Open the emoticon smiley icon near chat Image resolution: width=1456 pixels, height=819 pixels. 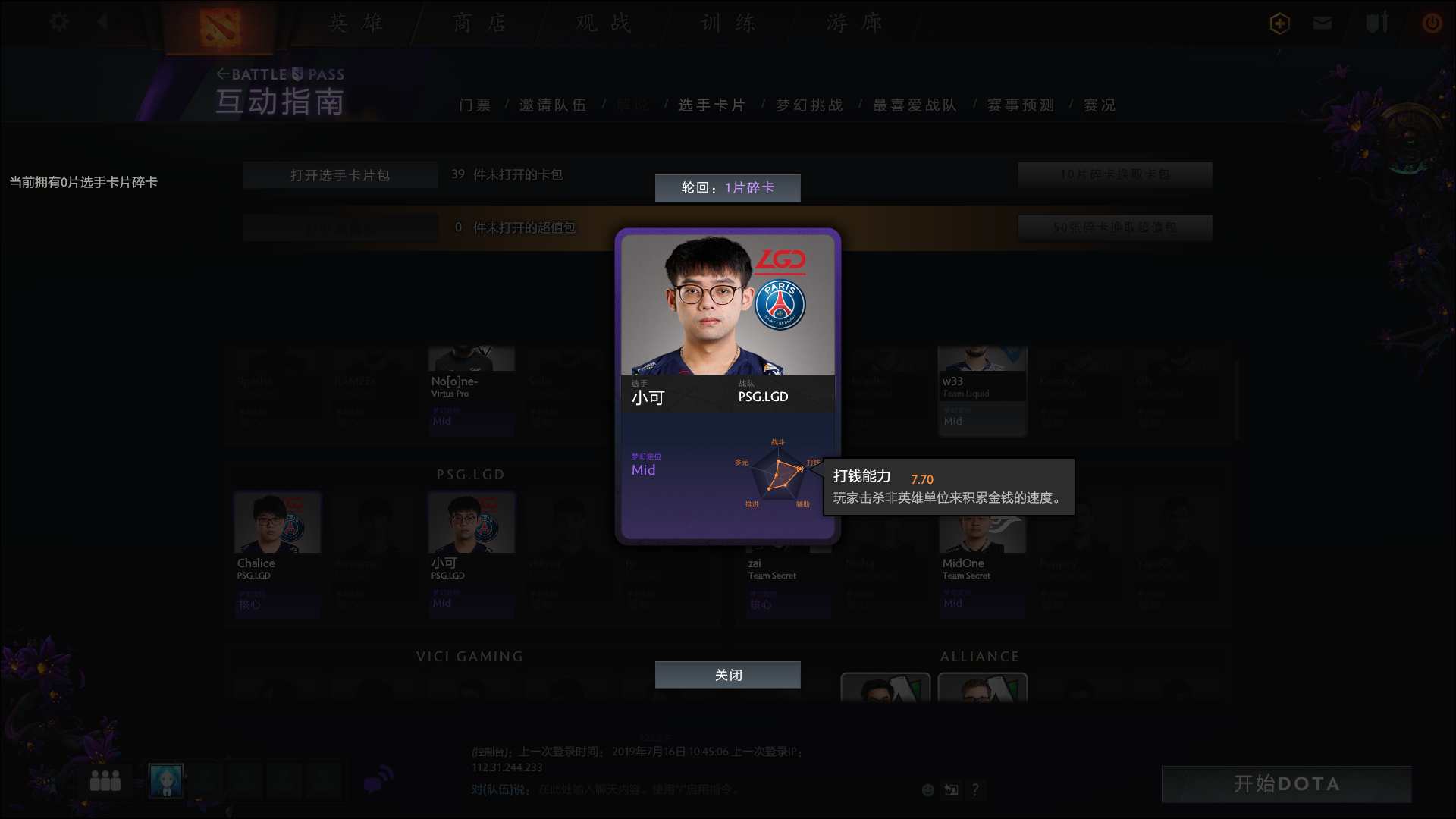click(927, 789)
